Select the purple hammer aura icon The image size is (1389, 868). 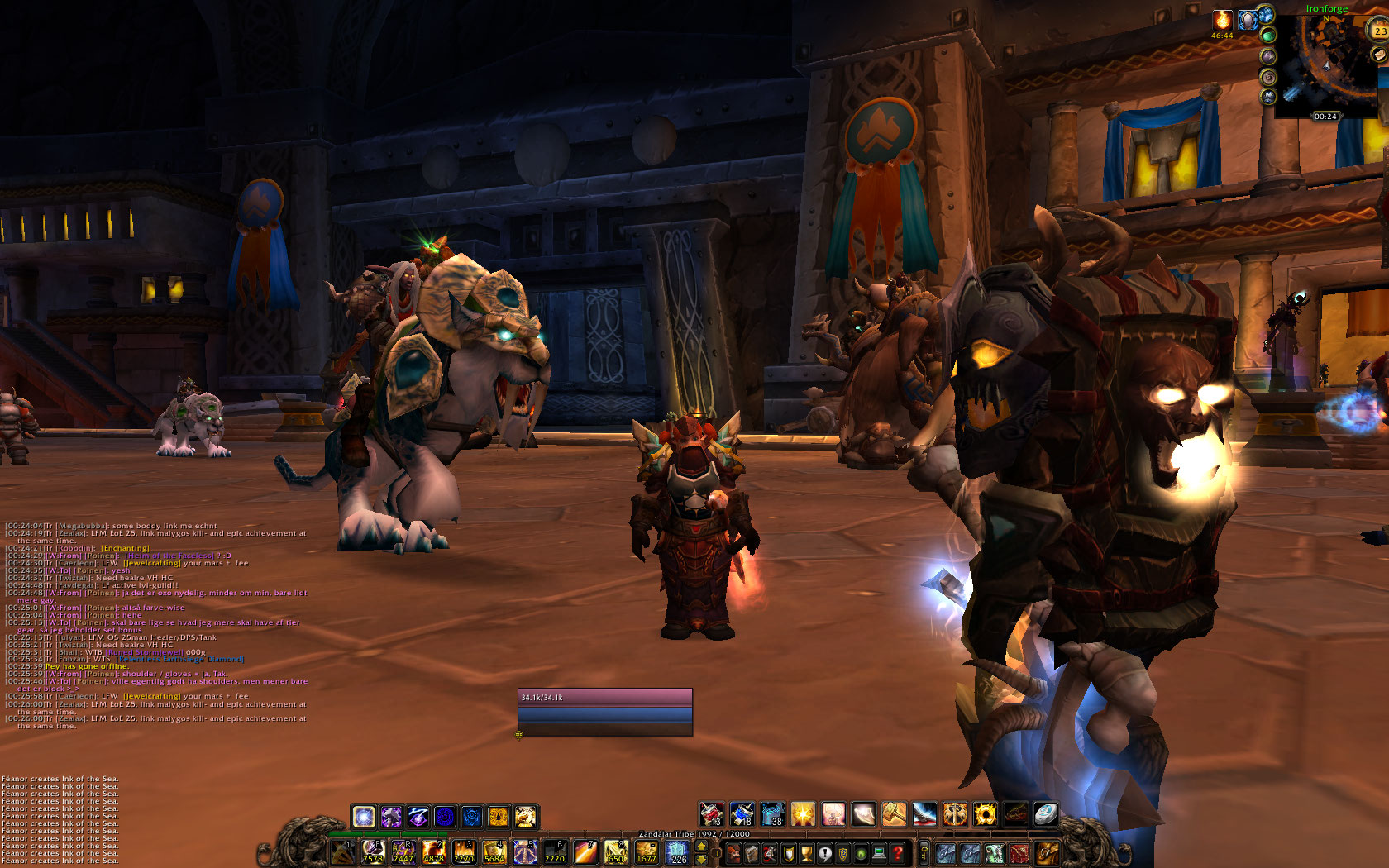(391, 817)
